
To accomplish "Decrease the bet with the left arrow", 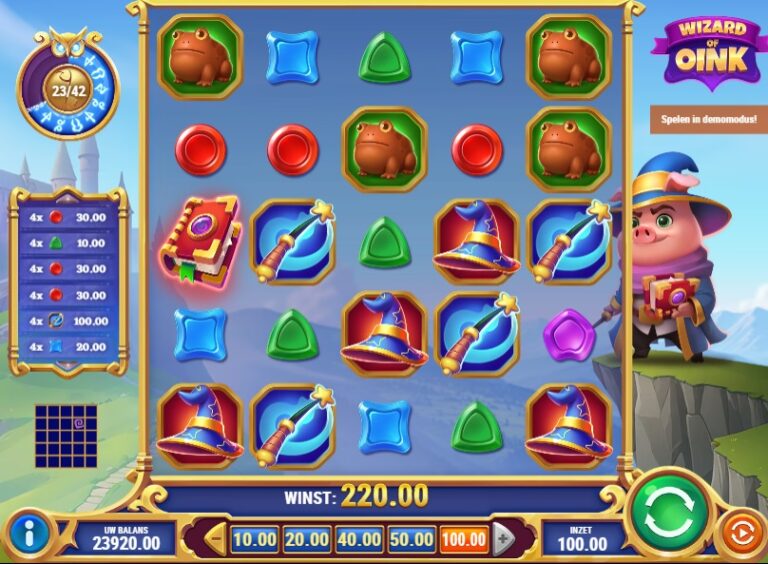I will coord(214,540).
